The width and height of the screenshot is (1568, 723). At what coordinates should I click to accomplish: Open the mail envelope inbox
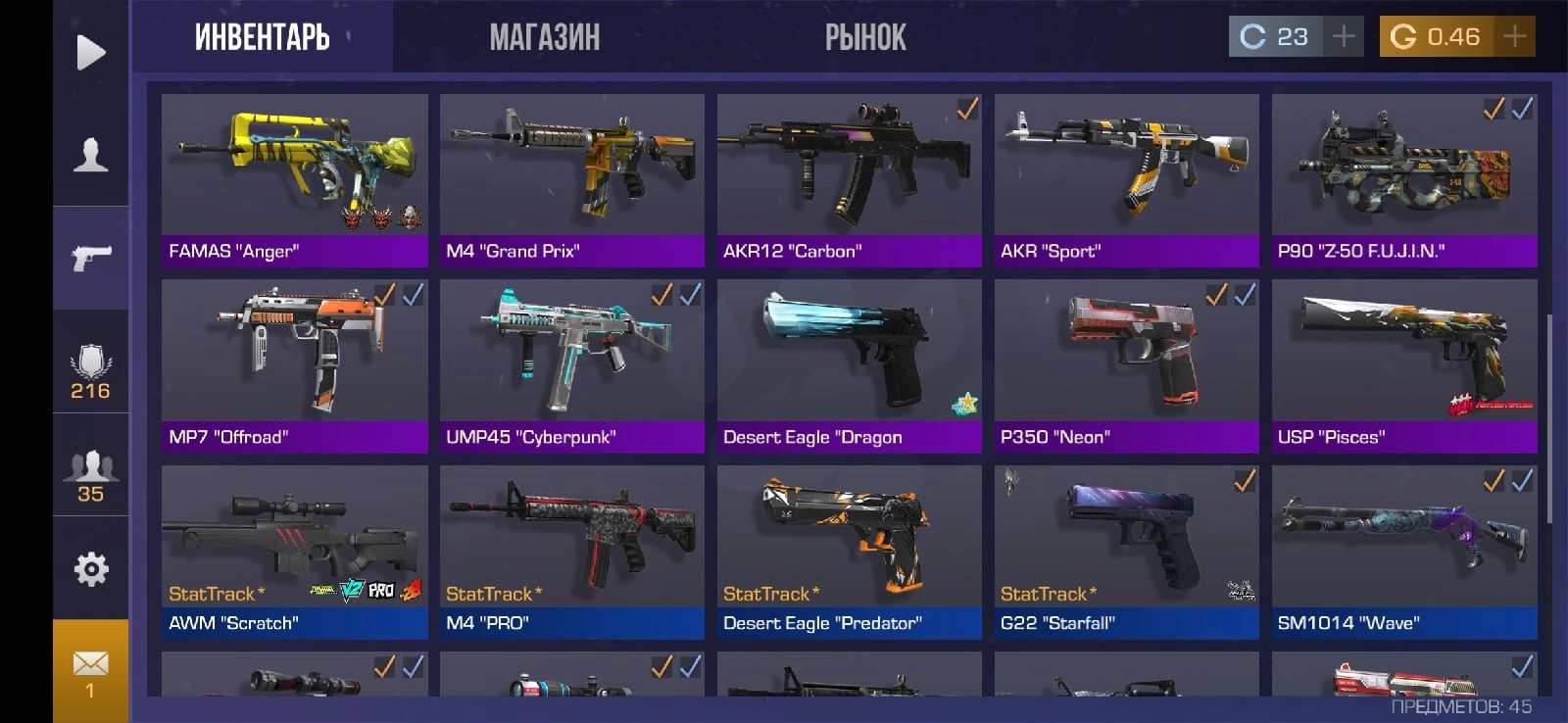[90, 671]
